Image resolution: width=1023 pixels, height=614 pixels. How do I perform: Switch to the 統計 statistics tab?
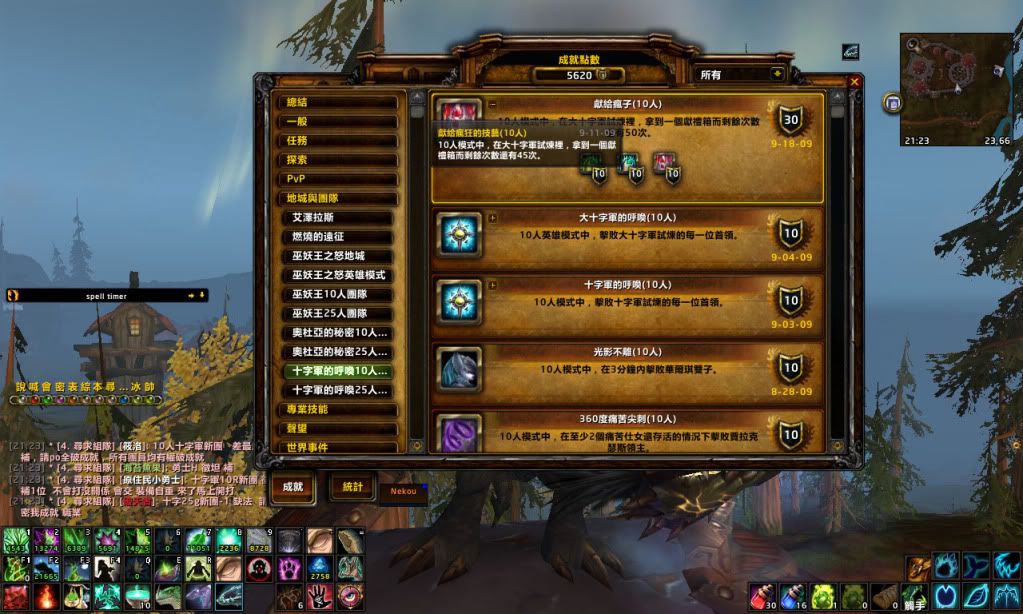[352, 487]
